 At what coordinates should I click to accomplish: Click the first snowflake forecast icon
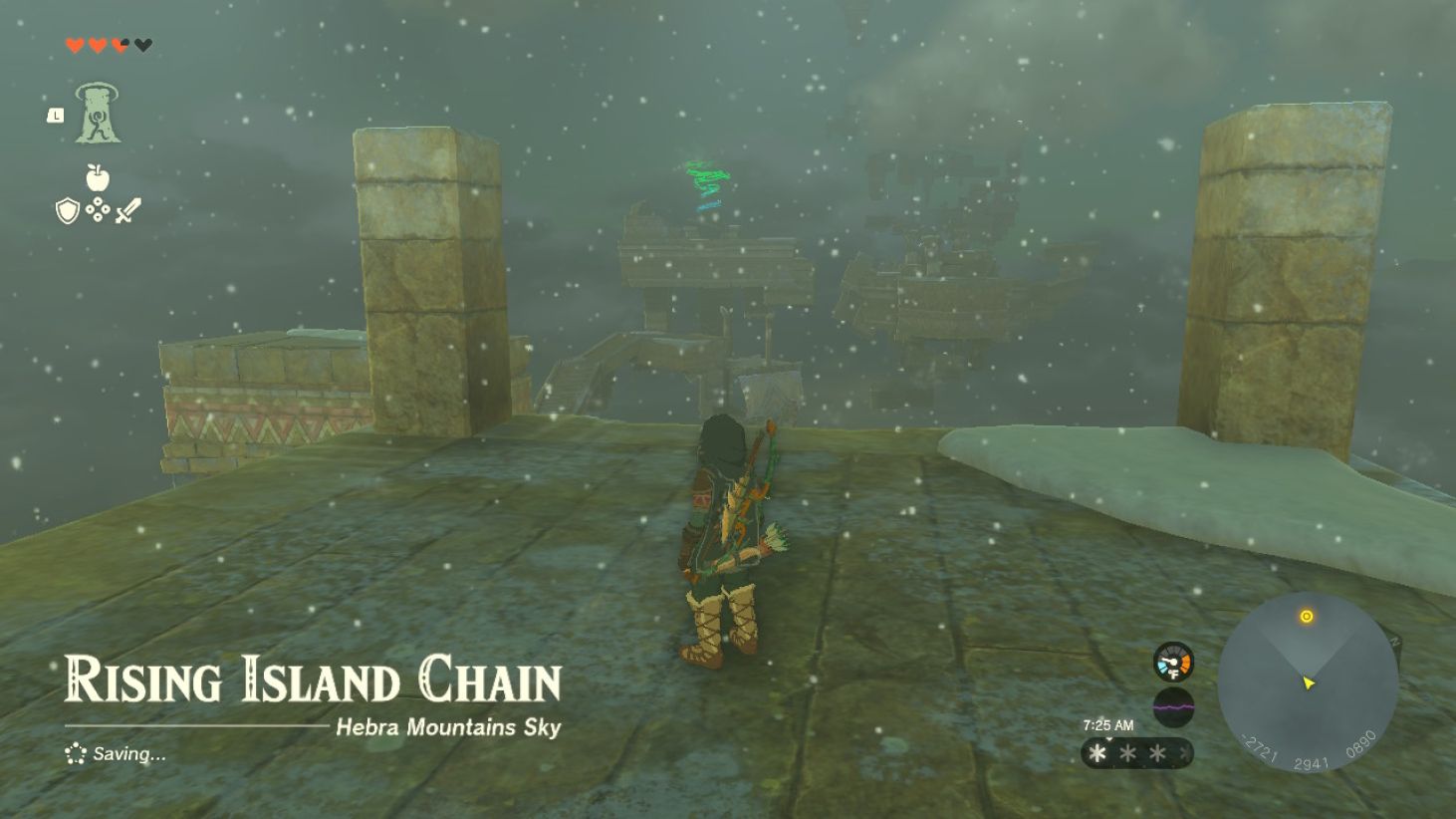click(1098, 753)
